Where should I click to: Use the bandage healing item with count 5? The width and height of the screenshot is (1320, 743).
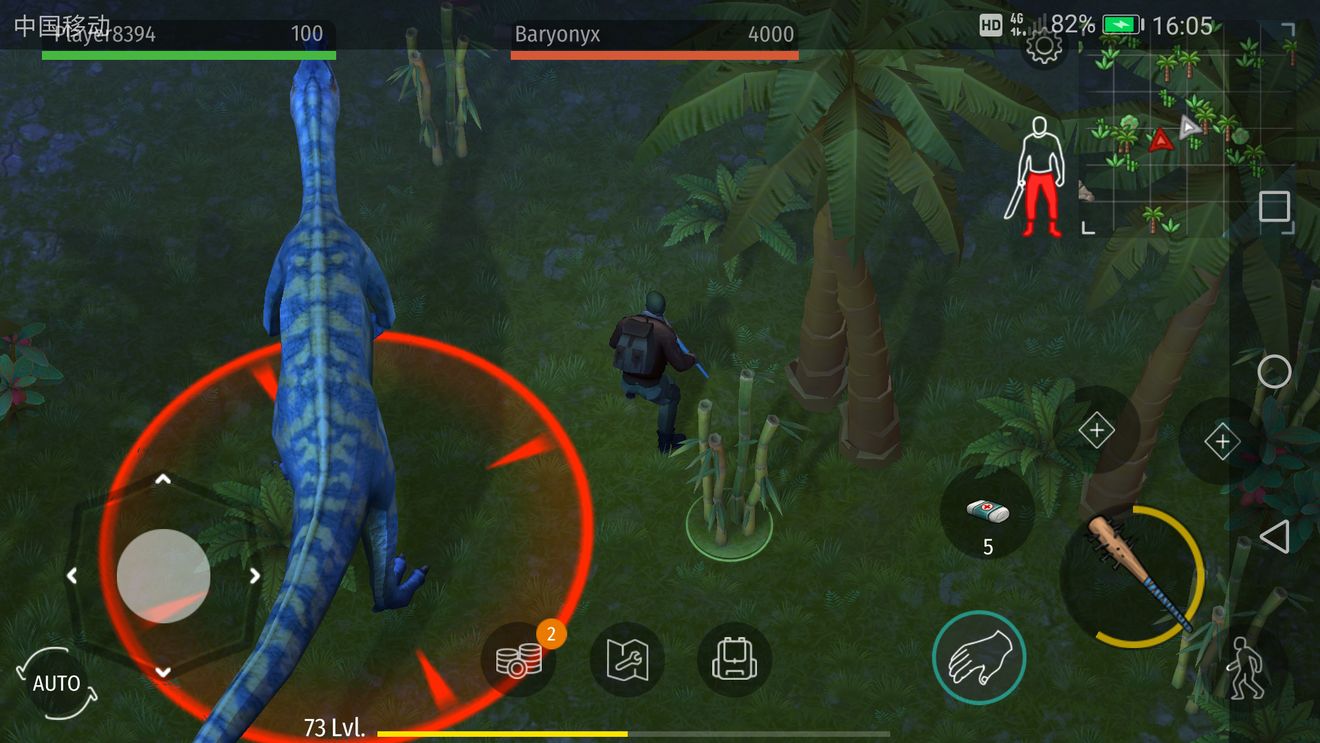(x=987, y=517)
